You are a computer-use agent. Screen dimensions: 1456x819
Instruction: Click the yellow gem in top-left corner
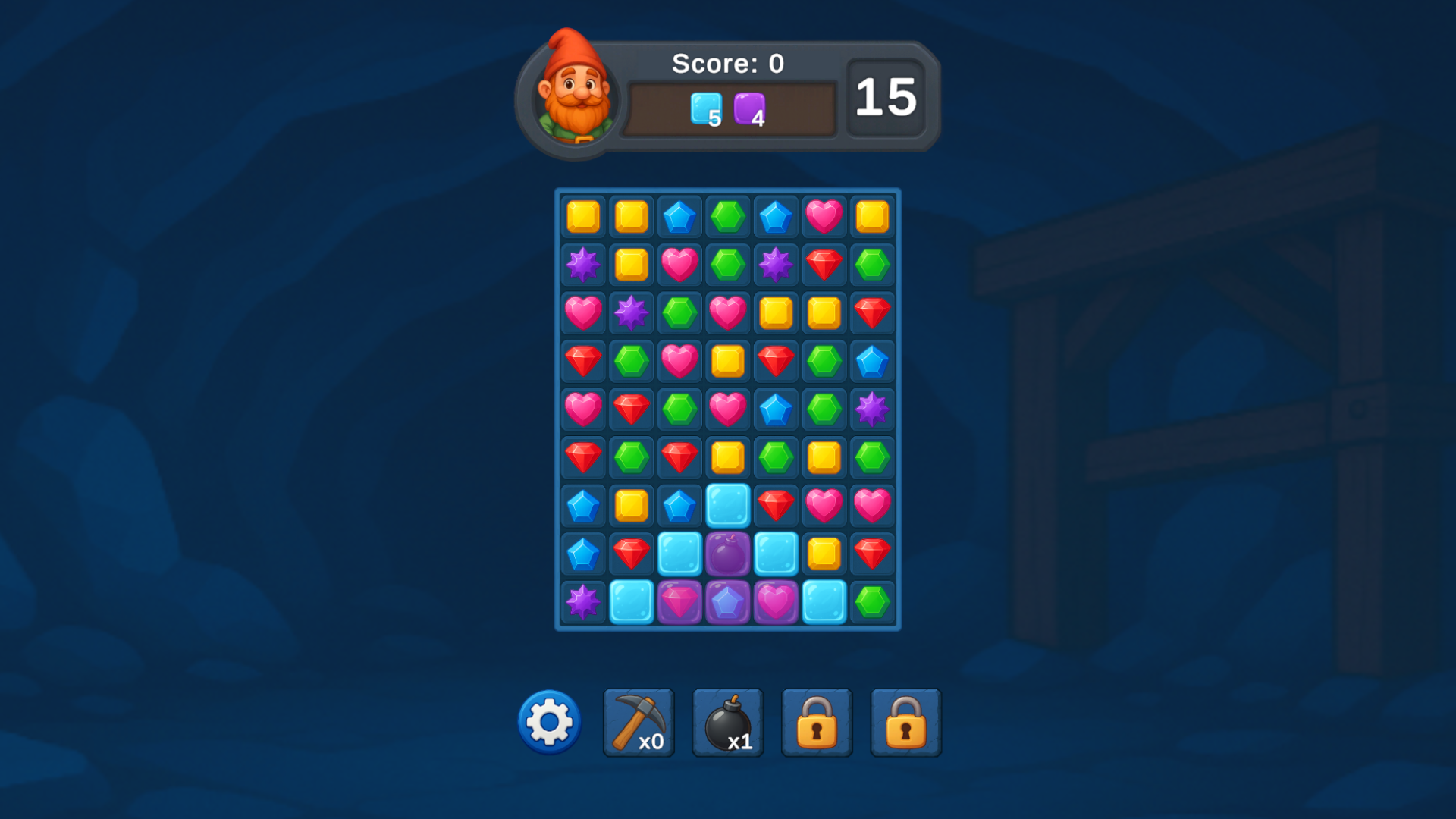click(x=582, y=215)
